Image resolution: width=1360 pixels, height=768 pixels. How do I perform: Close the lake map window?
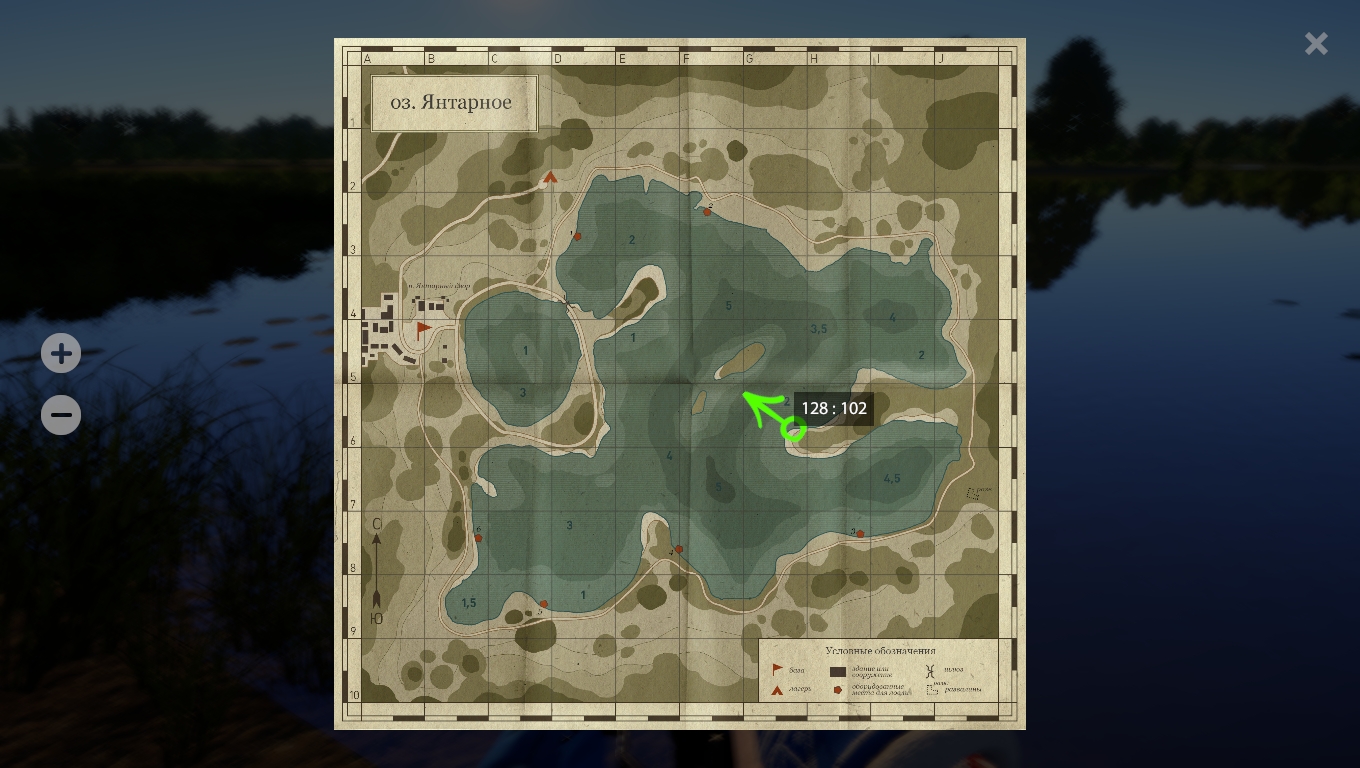(1316, 44)
